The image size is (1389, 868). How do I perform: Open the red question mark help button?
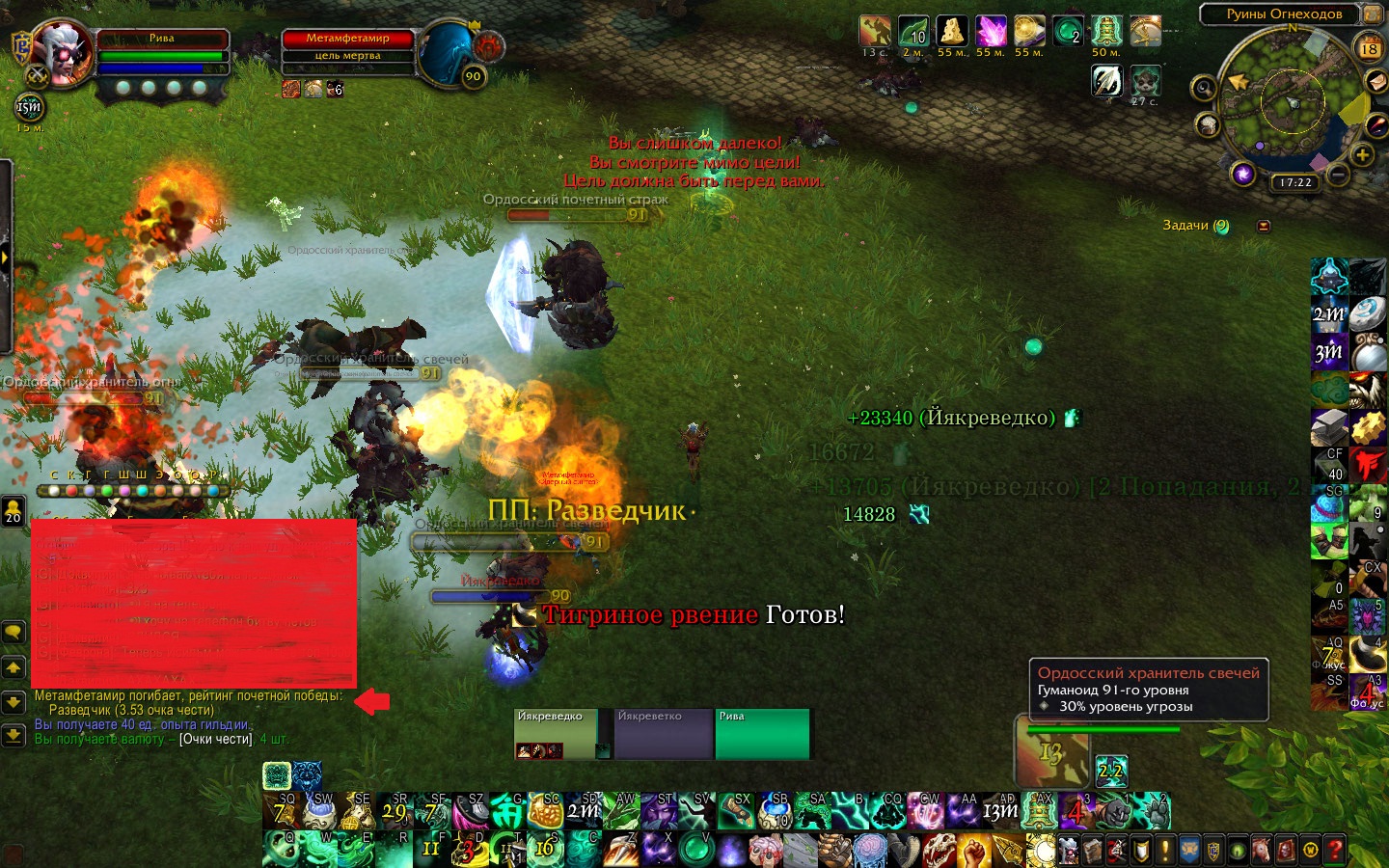tap(1336, 851)
